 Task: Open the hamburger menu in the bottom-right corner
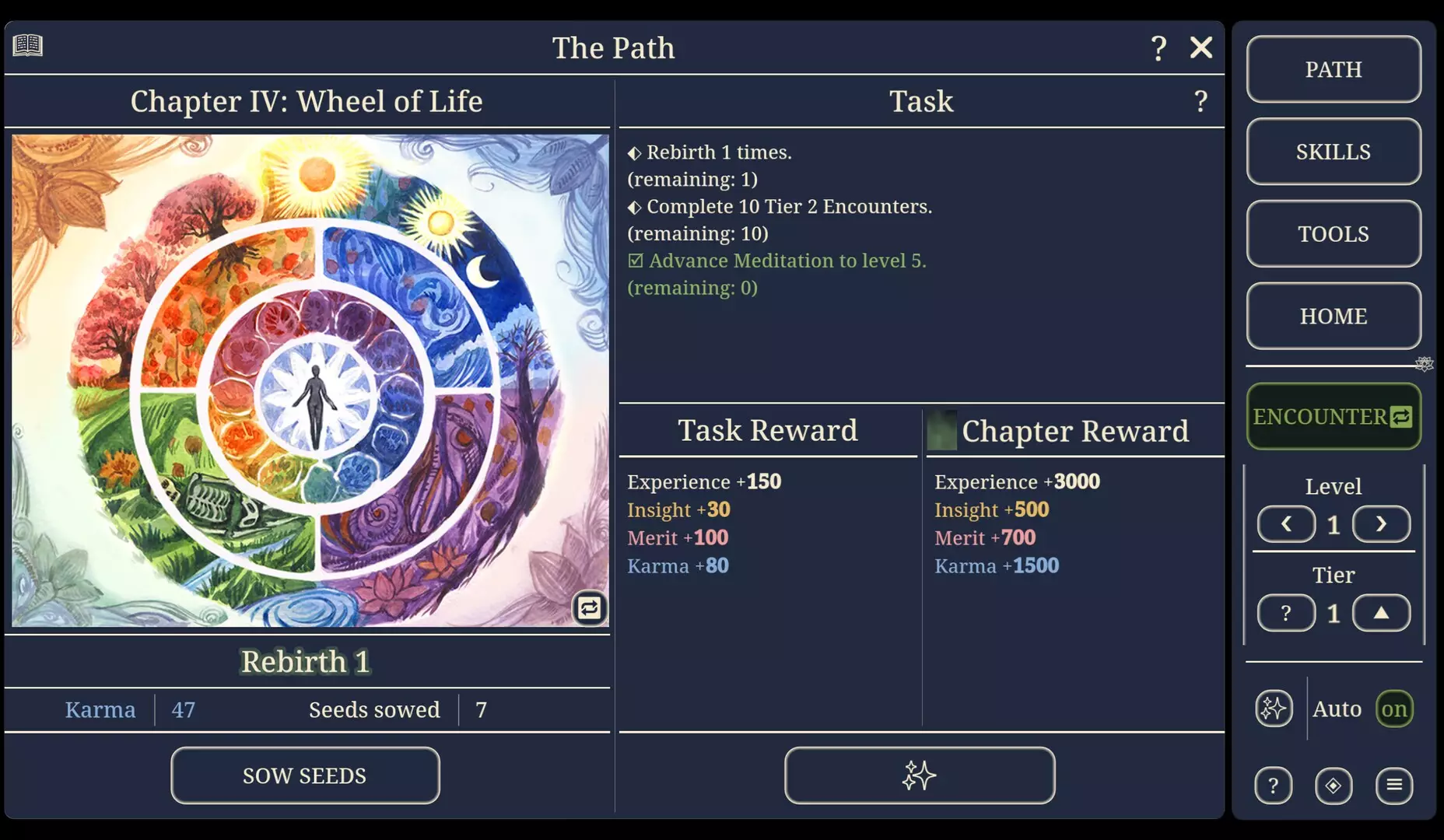point(1395,786)
